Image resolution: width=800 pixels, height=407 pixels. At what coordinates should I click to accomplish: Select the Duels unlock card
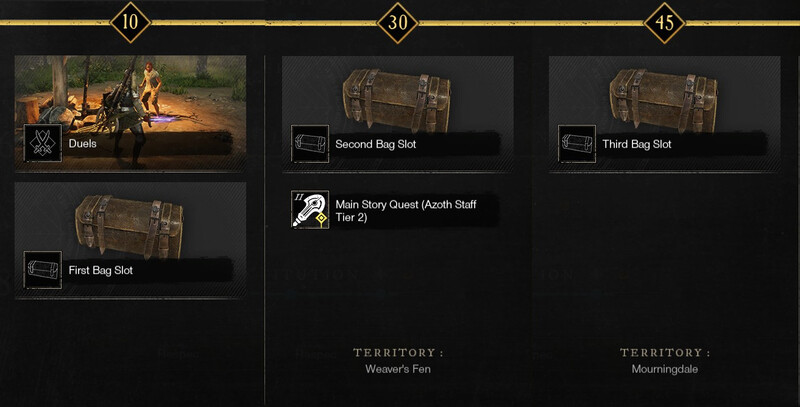coord(131,111)
